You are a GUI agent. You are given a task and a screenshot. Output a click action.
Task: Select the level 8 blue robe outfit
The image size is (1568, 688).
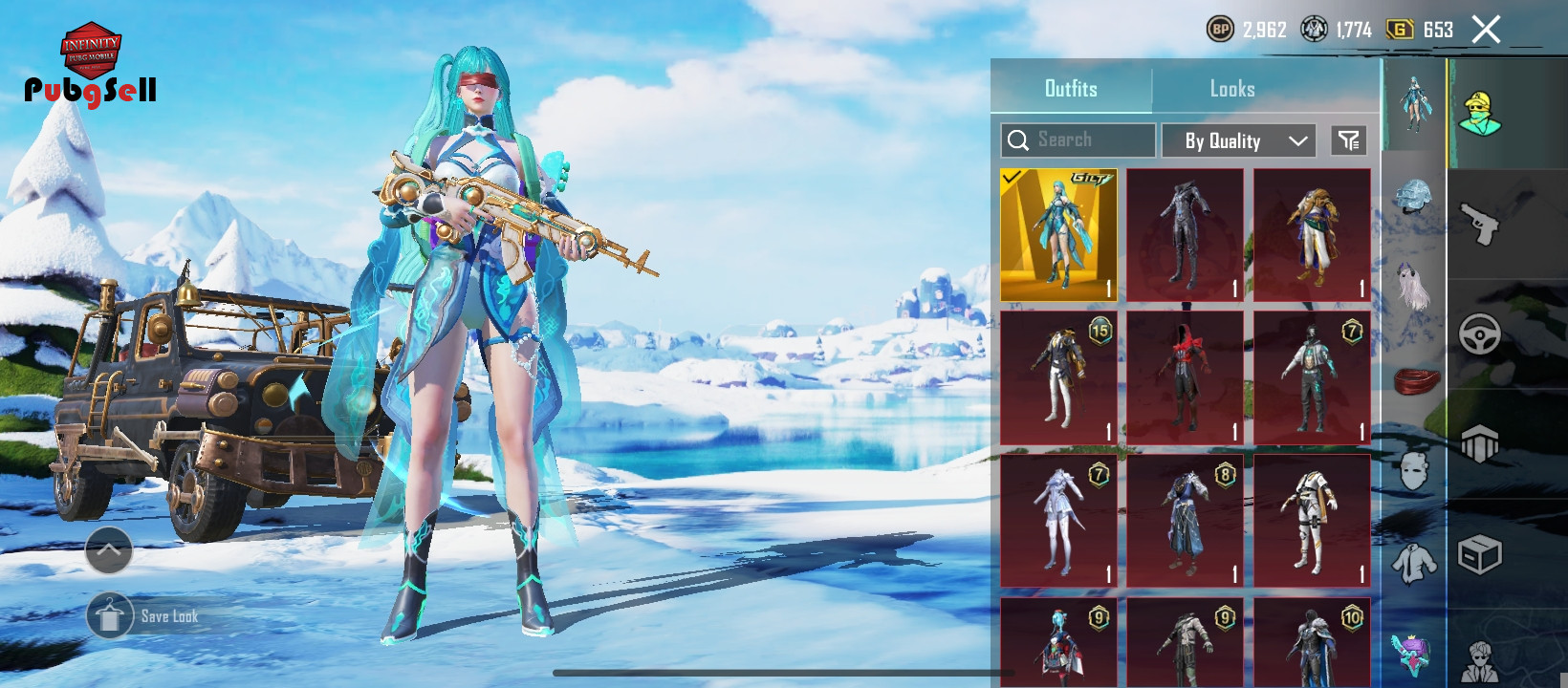(x=1185, y=522)
